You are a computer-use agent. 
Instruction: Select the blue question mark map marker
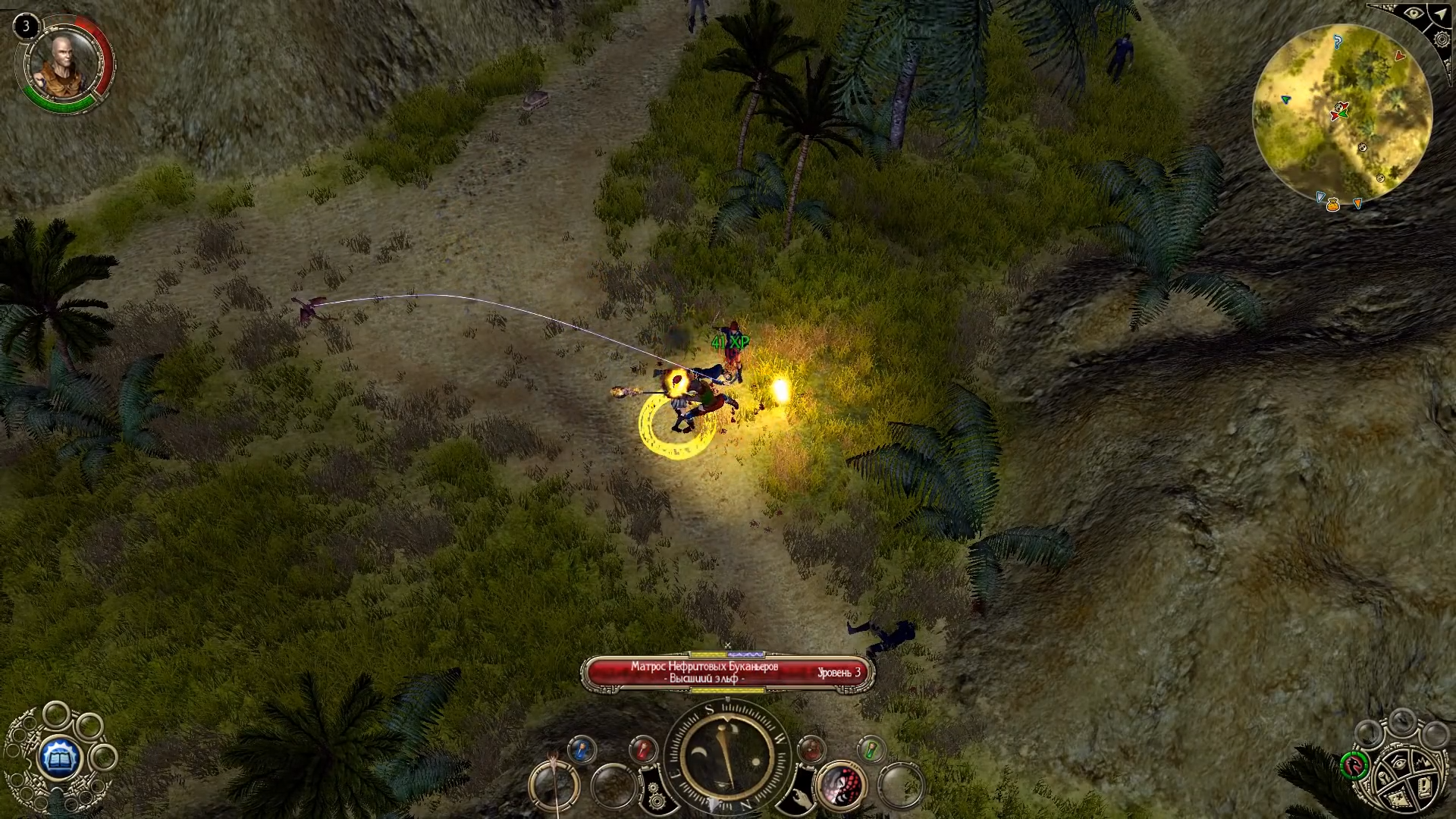1338,42
